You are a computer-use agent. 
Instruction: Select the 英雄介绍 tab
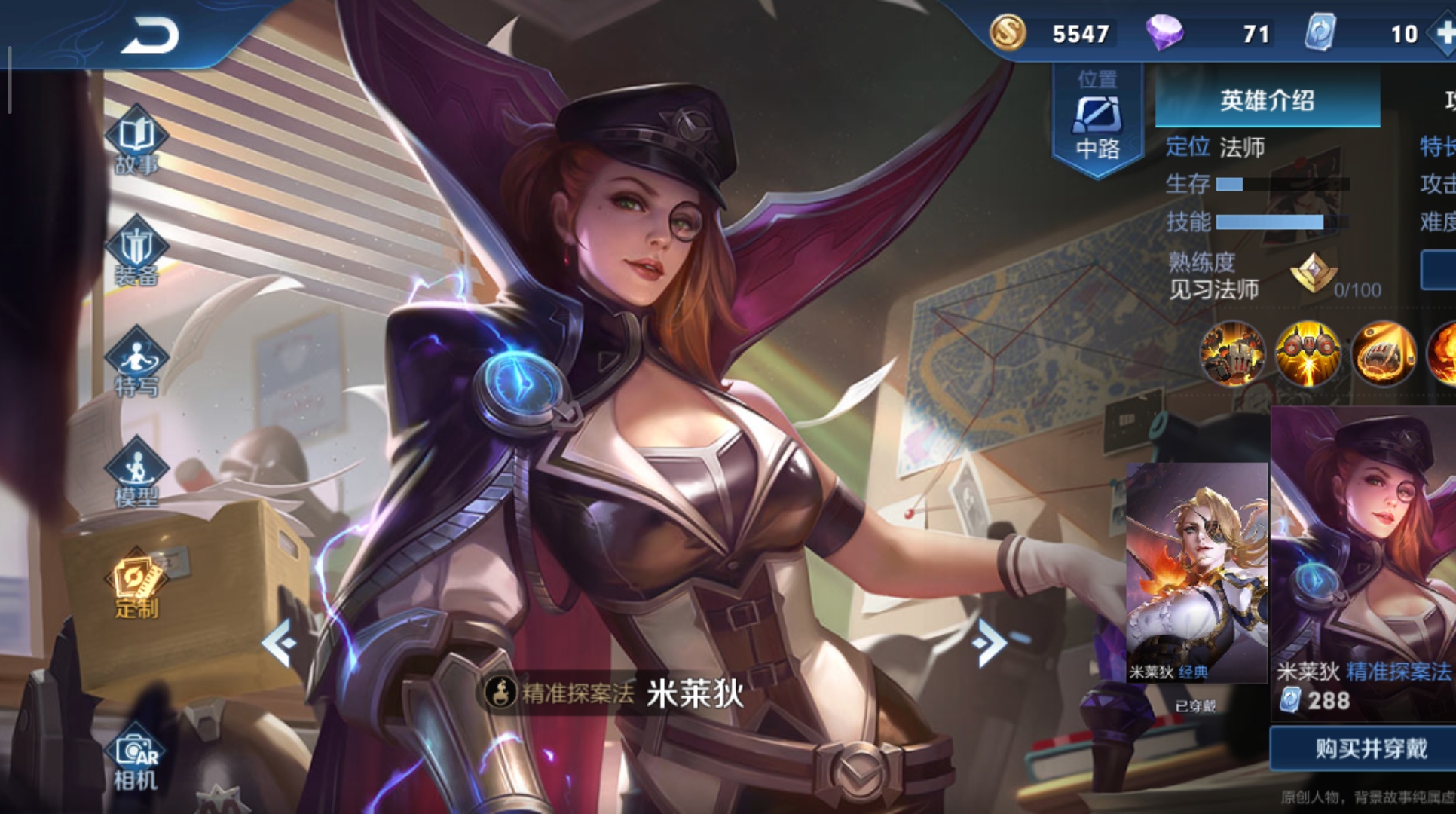(x=1267, y=100)
